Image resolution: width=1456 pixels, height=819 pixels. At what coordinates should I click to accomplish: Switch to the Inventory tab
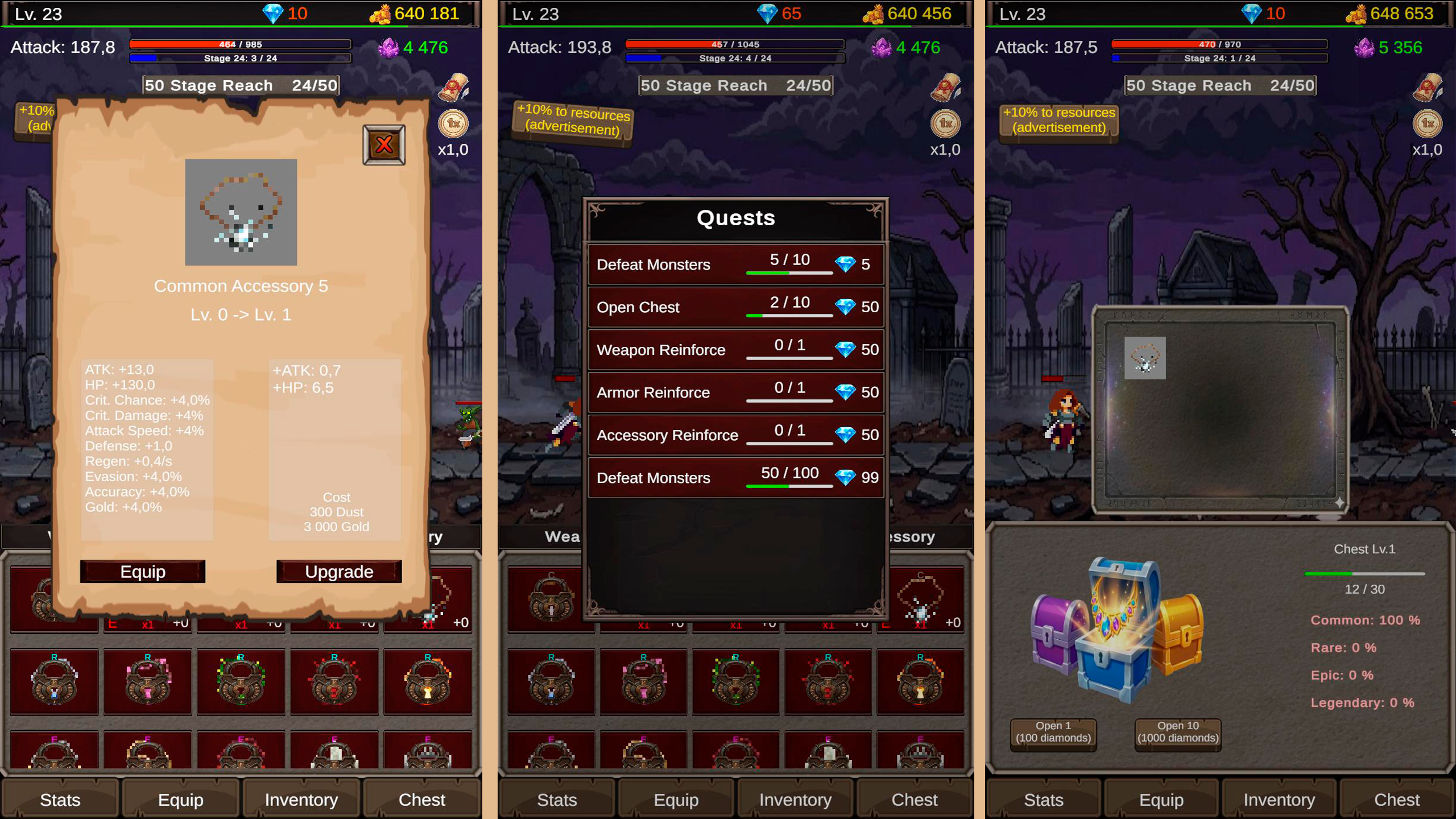[300, 800]
